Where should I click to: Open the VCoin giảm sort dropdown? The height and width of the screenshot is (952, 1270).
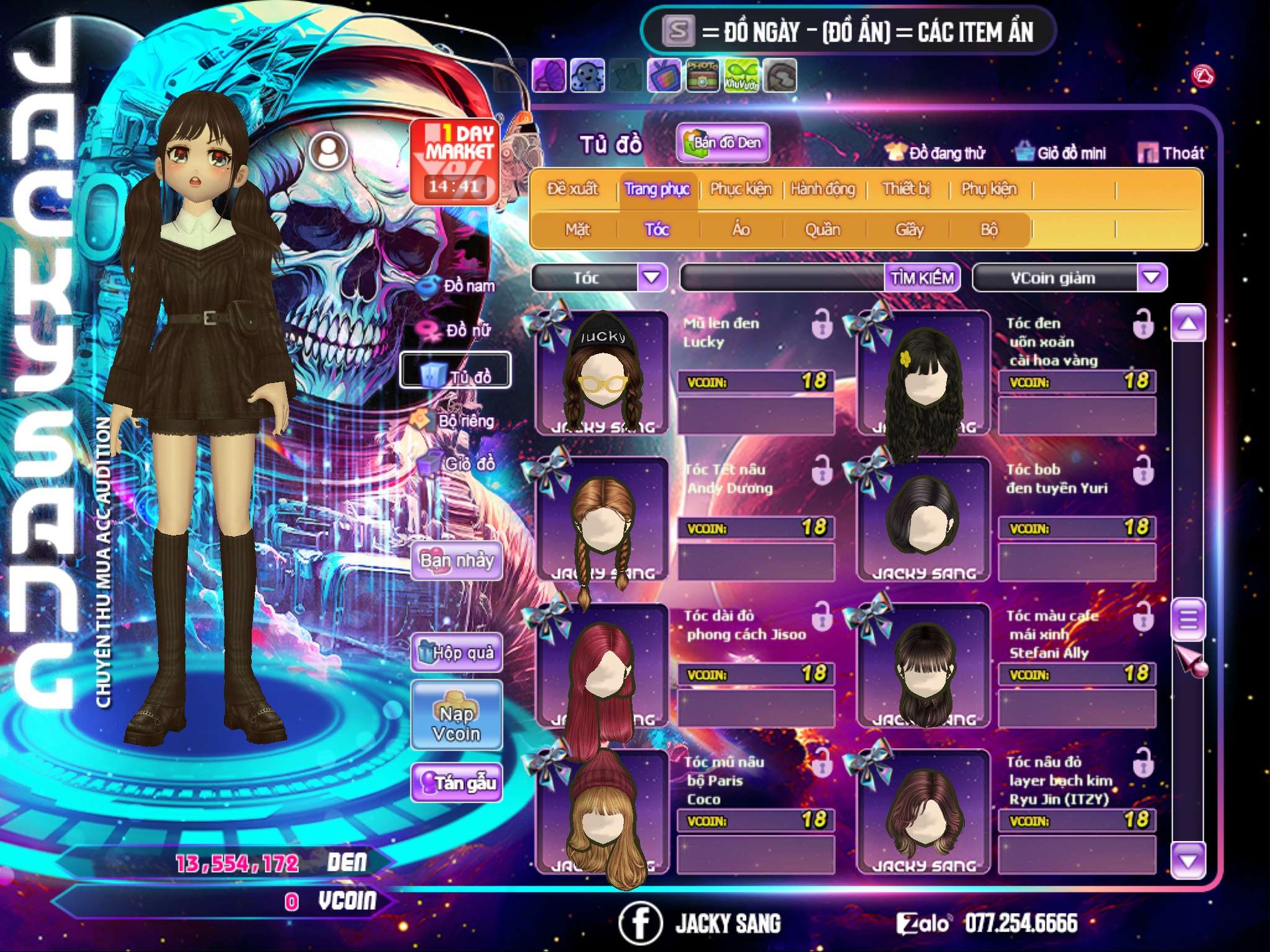(x=1152, y=278)
